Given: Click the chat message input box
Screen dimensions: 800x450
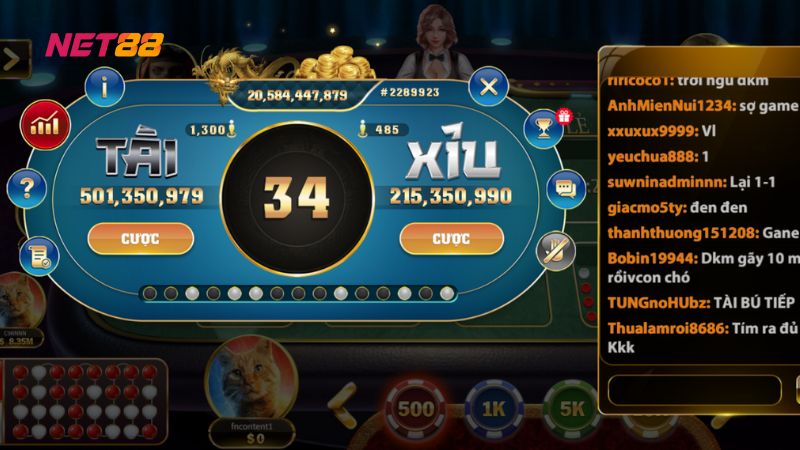Looking at the screenshot, I should [694, 388].
